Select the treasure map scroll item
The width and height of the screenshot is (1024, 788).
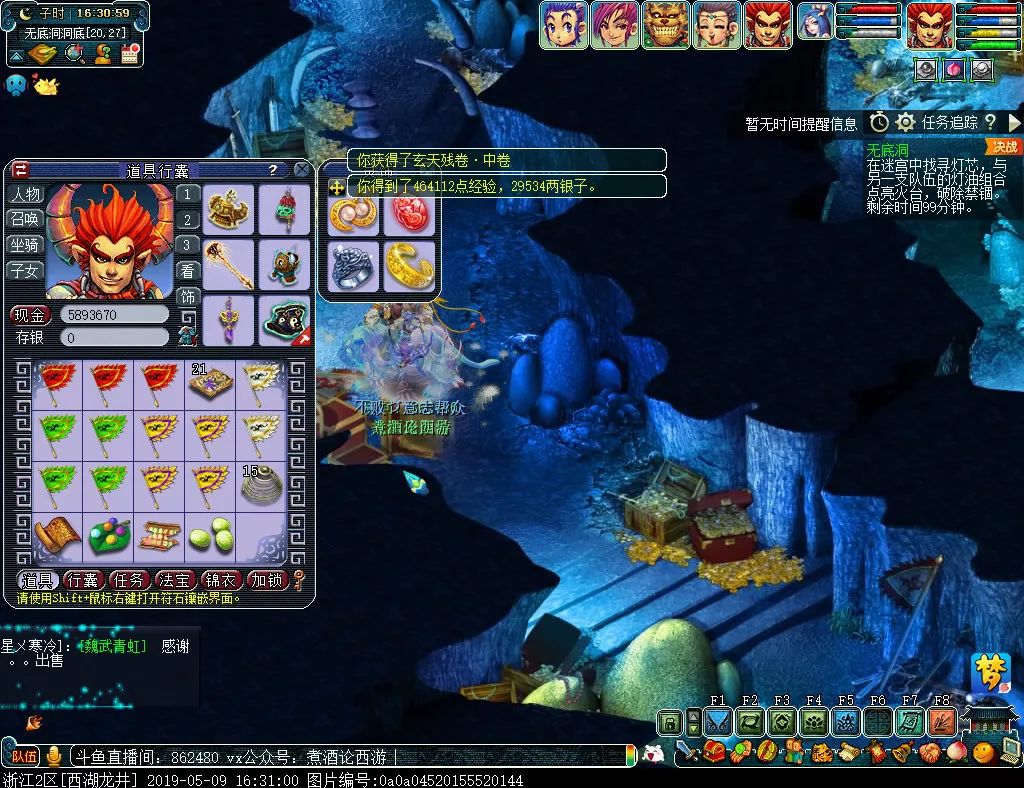click(x=57, y=537)
